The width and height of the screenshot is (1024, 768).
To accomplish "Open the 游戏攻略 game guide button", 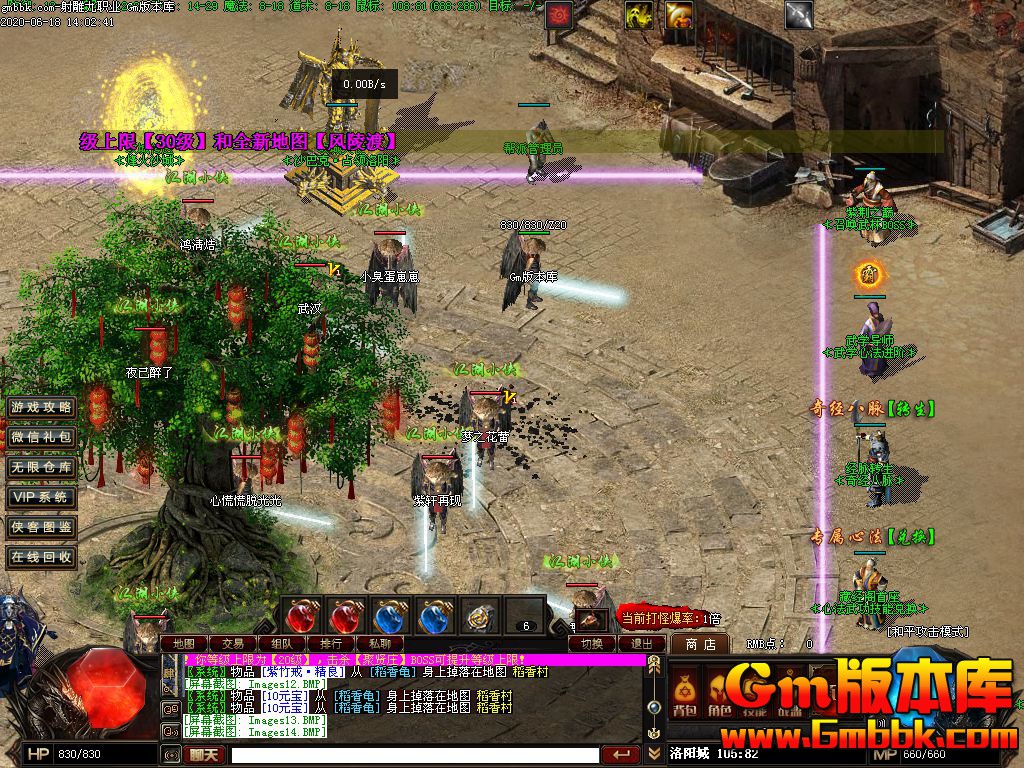I will (41, 407).
